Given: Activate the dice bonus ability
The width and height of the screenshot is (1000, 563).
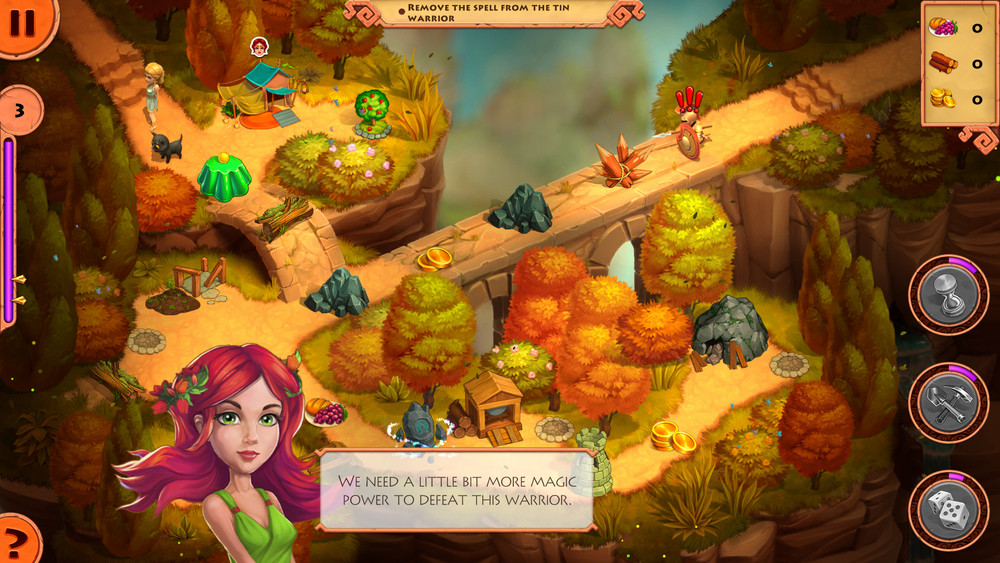Looking at the screenshot, I should 948,510.
